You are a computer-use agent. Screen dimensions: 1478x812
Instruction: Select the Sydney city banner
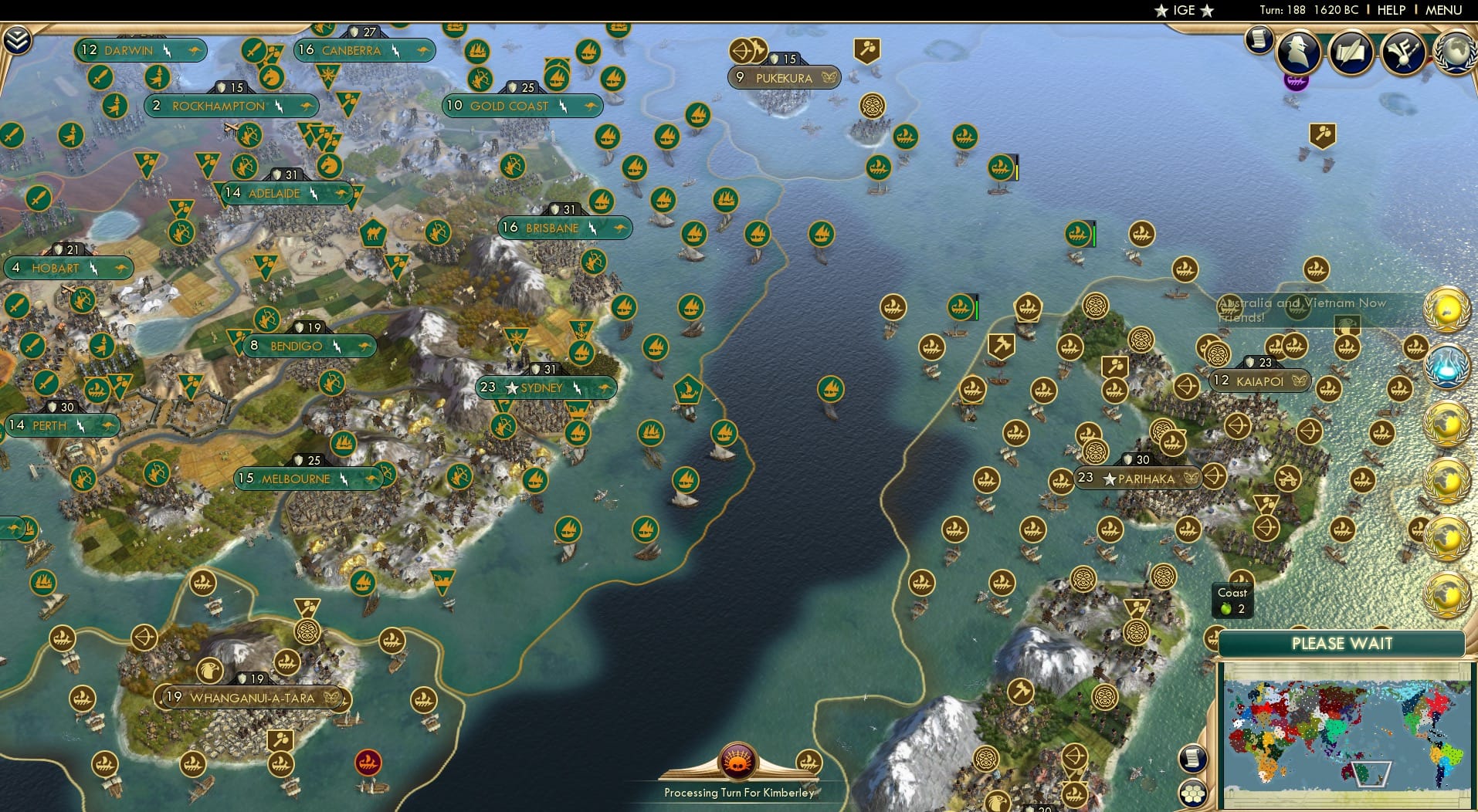tap(545, 387)
